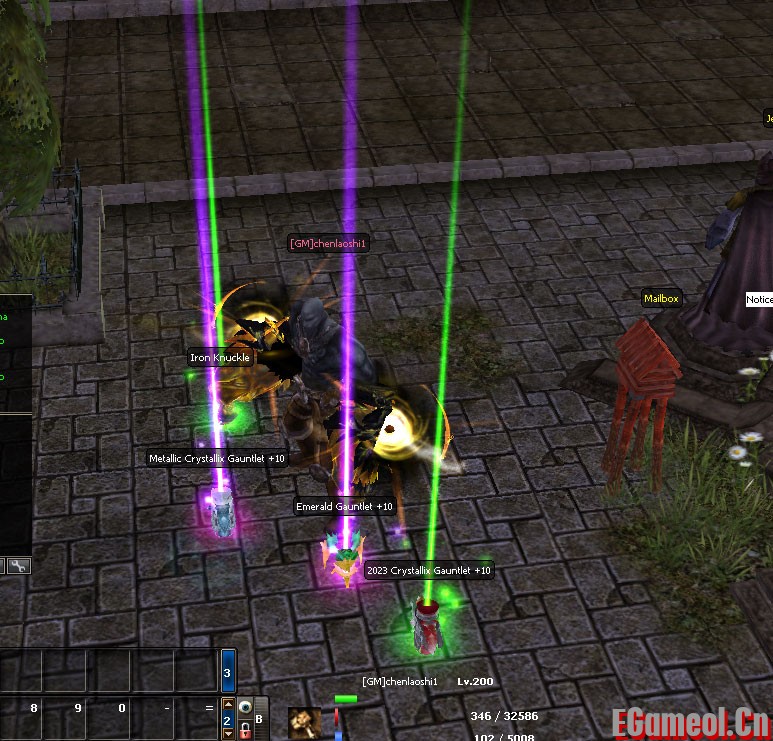Toggle the red padlock hotbar lock
The image size is (773, 741).
[244, 731]
